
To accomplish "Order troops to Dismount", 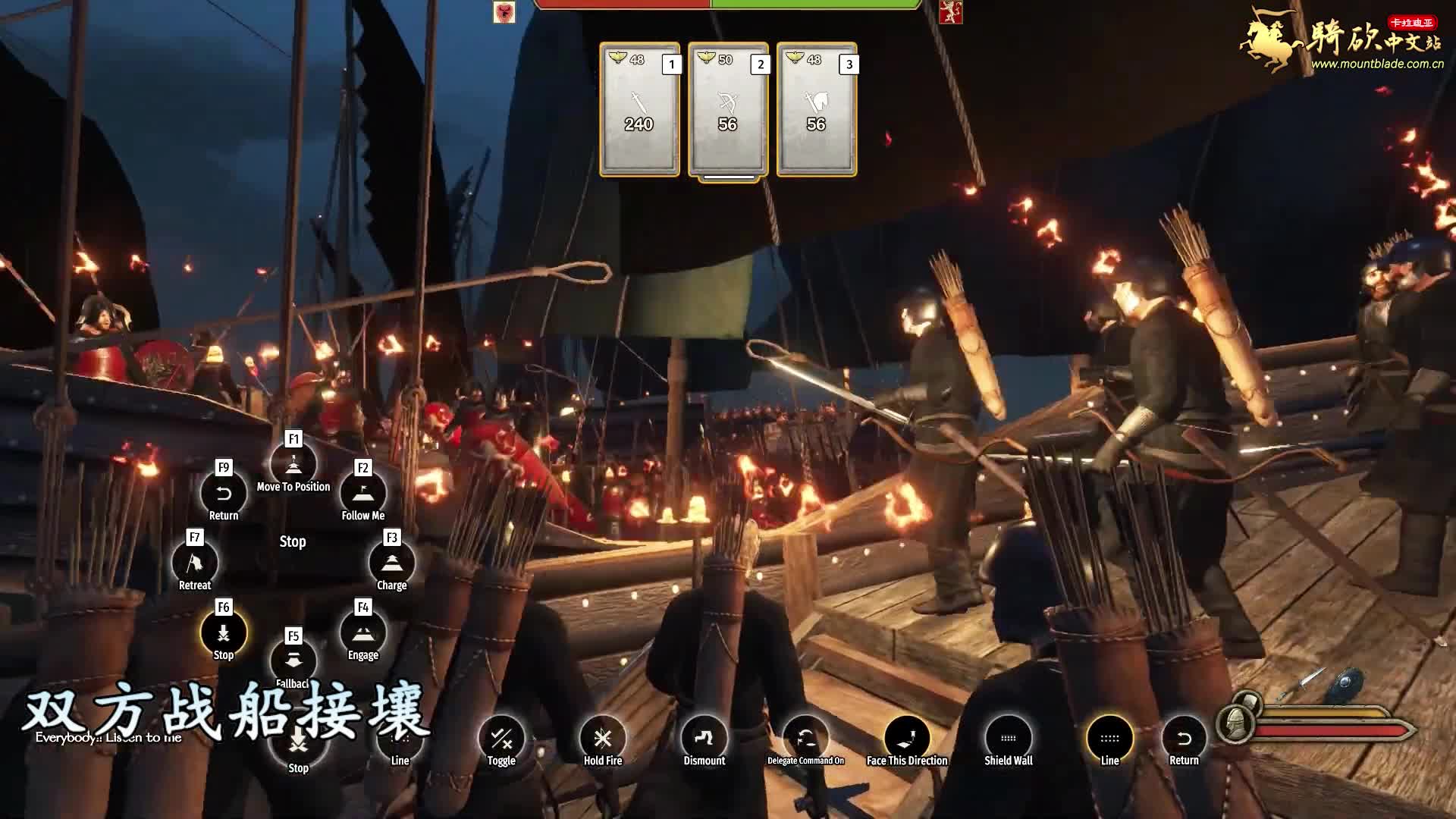I will click(704, 738).
